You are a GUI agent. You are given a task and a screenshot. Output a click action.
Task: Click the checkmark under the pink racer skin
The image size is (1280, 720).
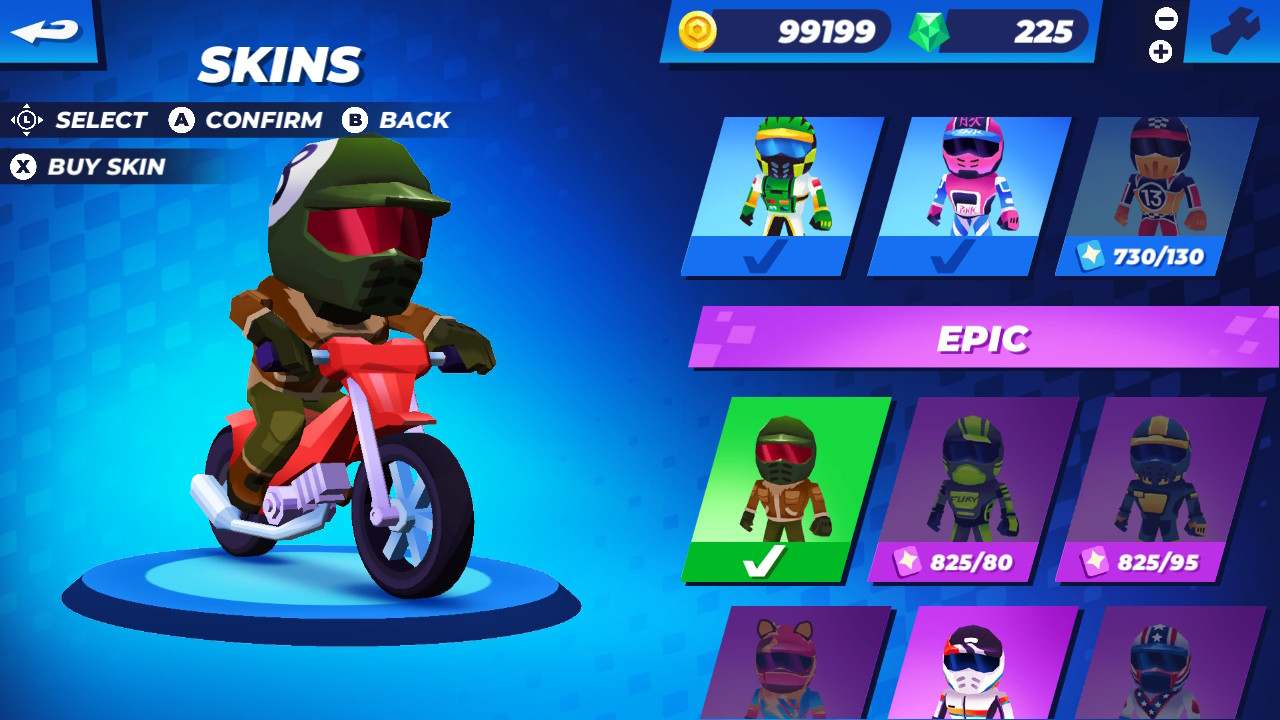point(946,253)
